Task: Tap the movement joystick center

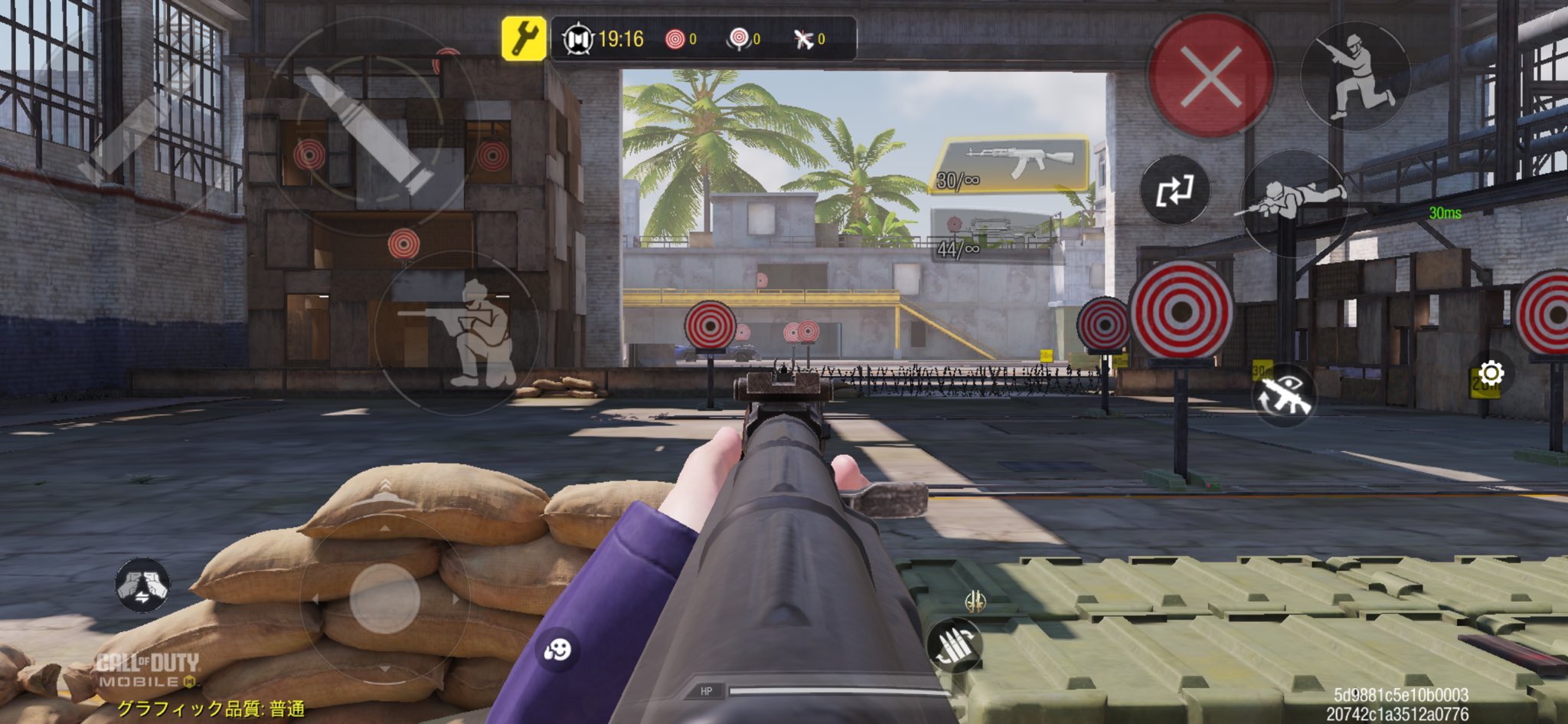Action: [384, 598]
